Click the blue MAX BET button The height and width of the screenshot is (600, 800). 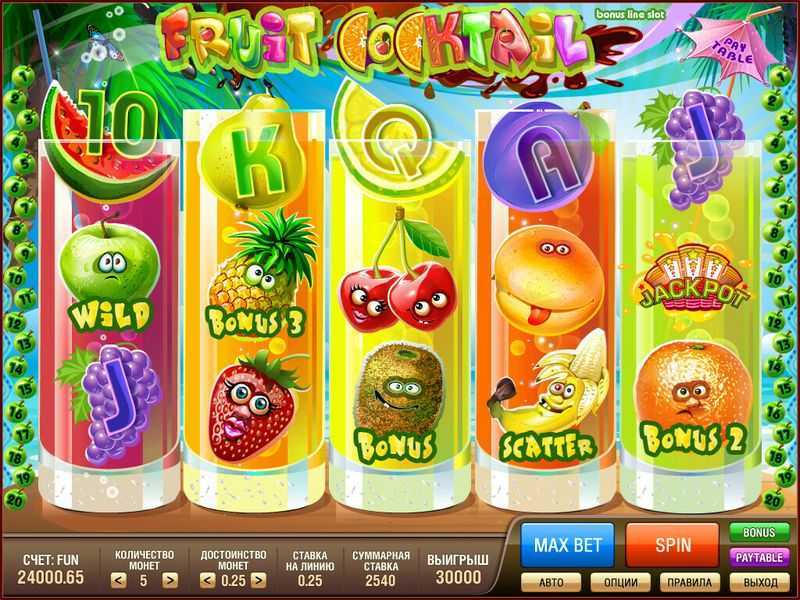tap(567, 546)
